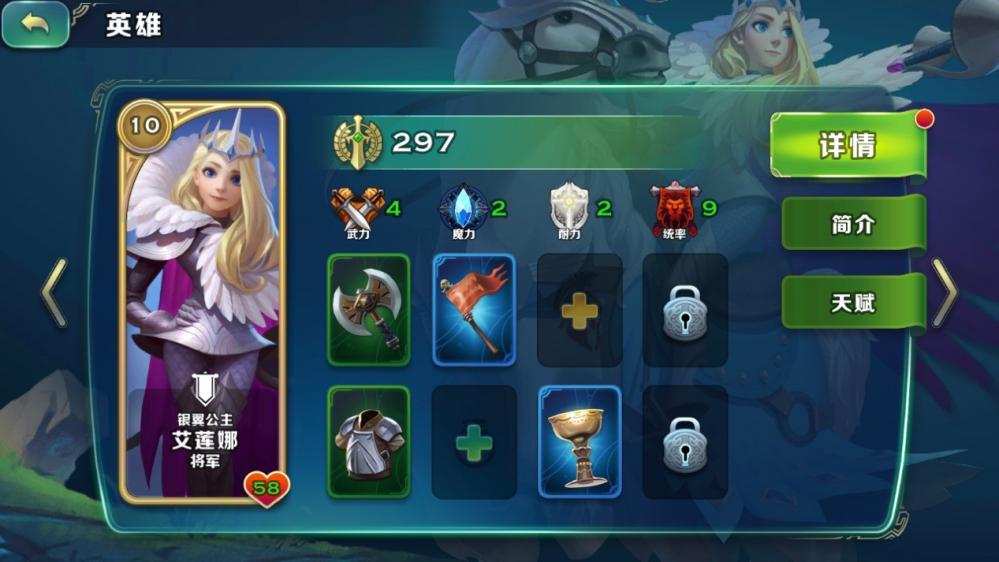Switch to the previous hero with left arrow
The height and width of the screenshot is (562, 999).
tap(54, 293)
